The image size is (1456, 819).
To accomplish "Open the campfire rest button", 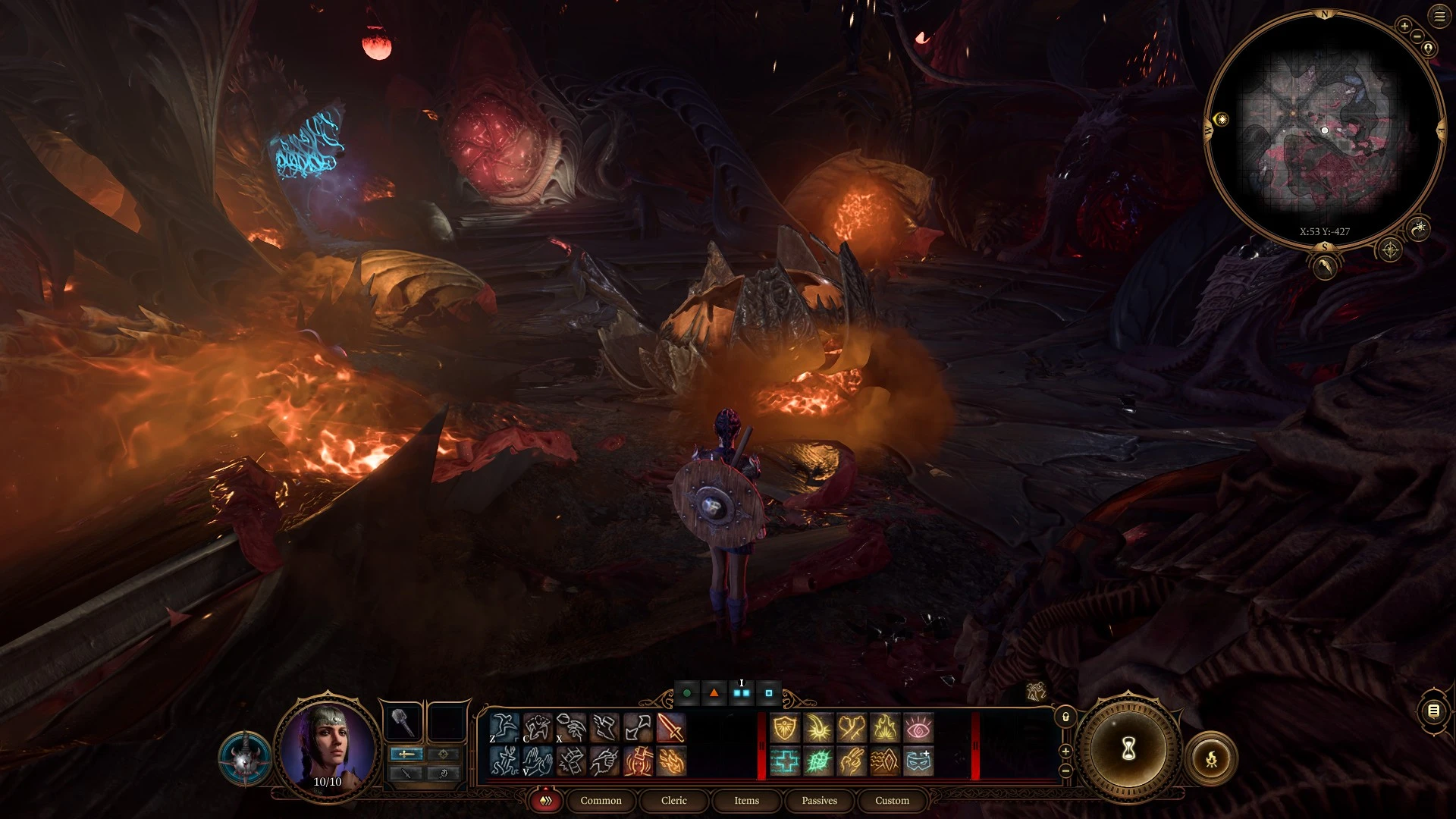I will tap(1211, 758).
